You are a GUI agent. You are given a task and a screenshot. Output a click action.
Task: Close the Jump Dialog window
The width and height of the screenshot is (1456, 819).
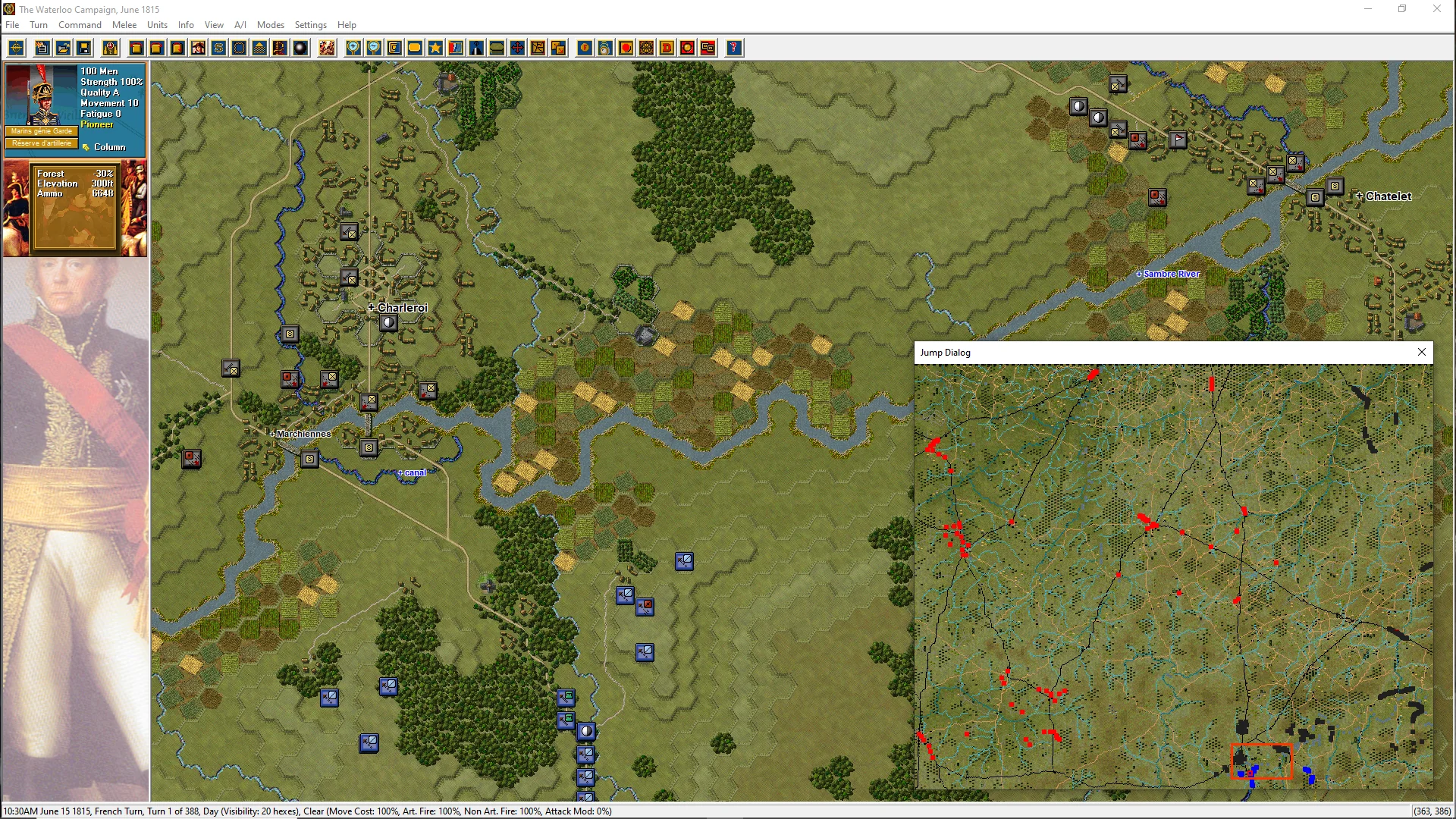click(x=1422, y=352)
